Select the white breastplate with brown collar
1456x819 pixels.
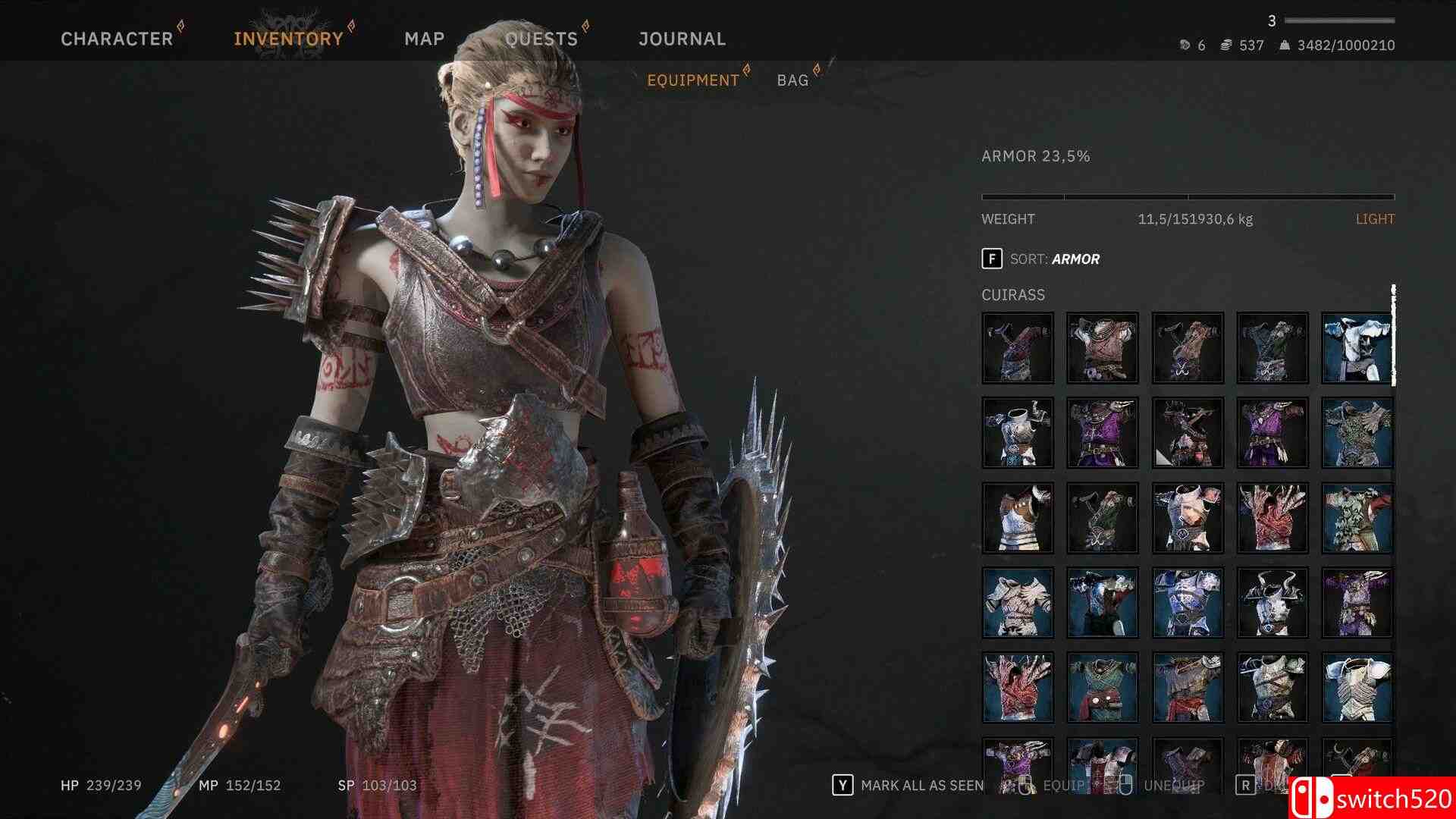(1018, 517)
